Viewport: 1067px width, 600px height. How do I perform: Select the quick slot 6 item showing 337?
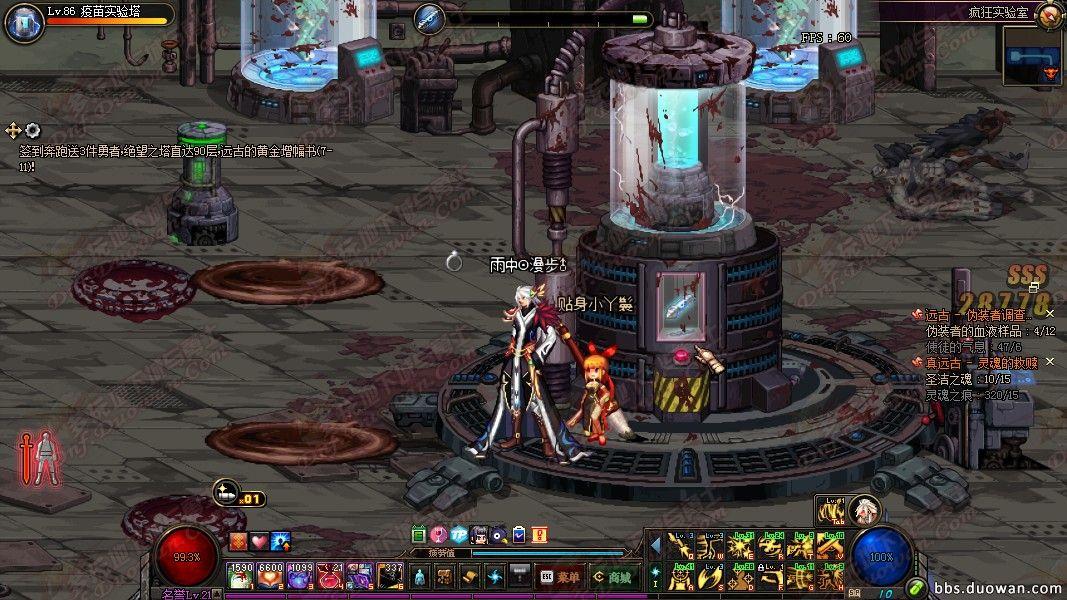[391, 577]
